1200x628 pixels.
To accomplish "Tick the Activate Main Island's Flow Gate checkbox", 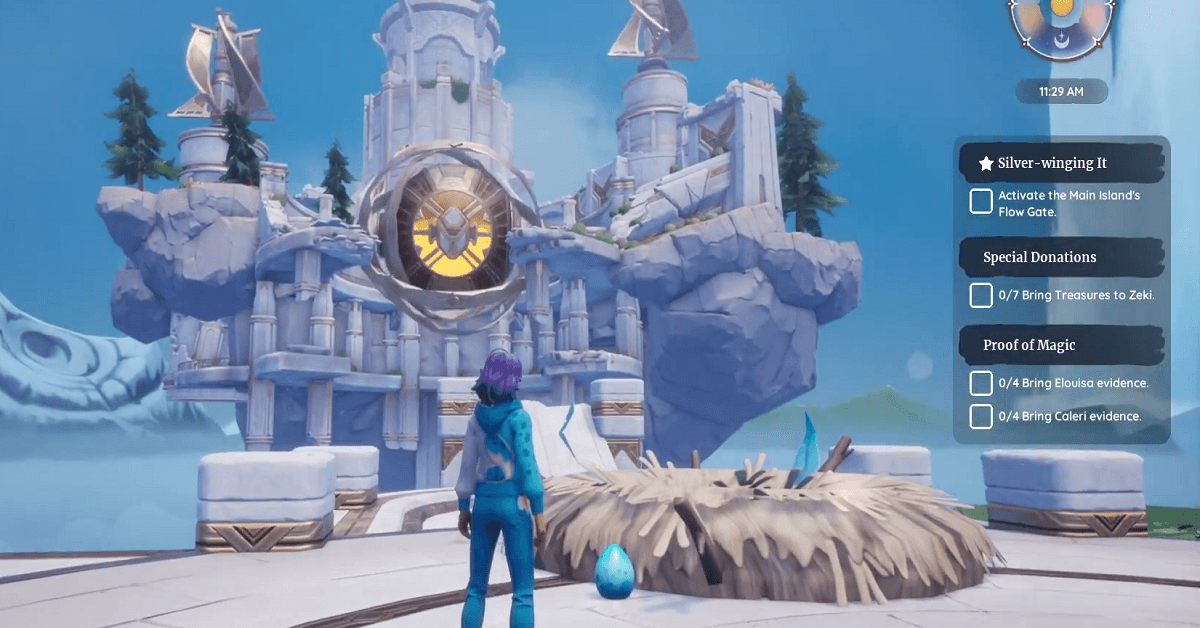I will click(x=981, y=202).
